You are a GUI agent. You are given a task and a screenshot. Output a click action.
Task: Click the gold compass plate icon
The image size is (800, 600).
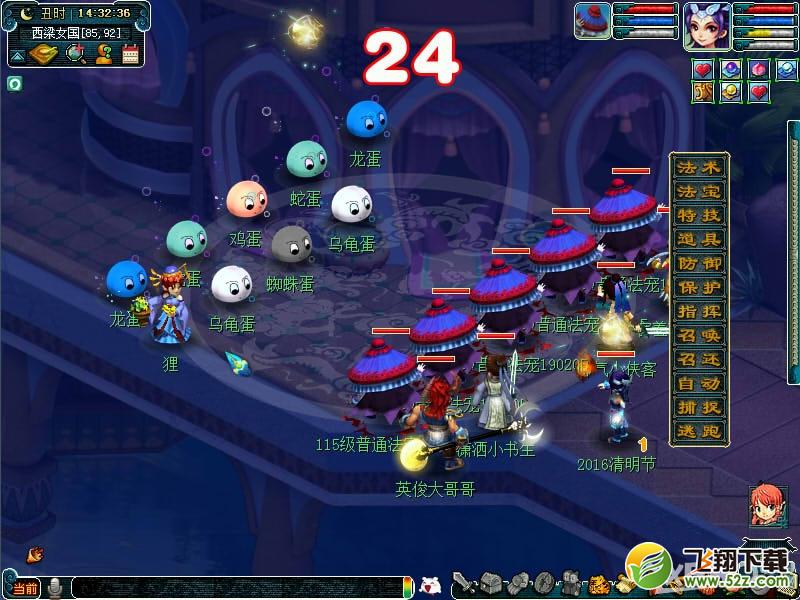pyautogui.click(x=43, y=54)
